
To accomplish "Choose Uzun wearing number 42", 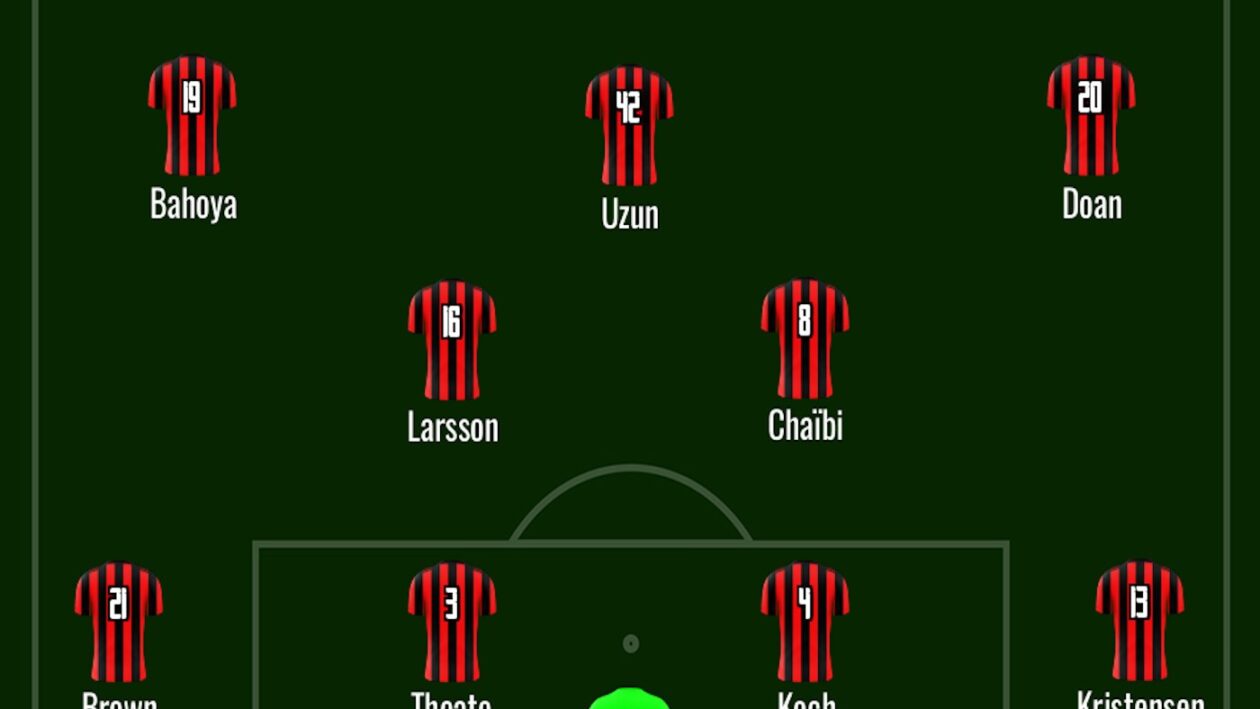I will click(629, 125).
